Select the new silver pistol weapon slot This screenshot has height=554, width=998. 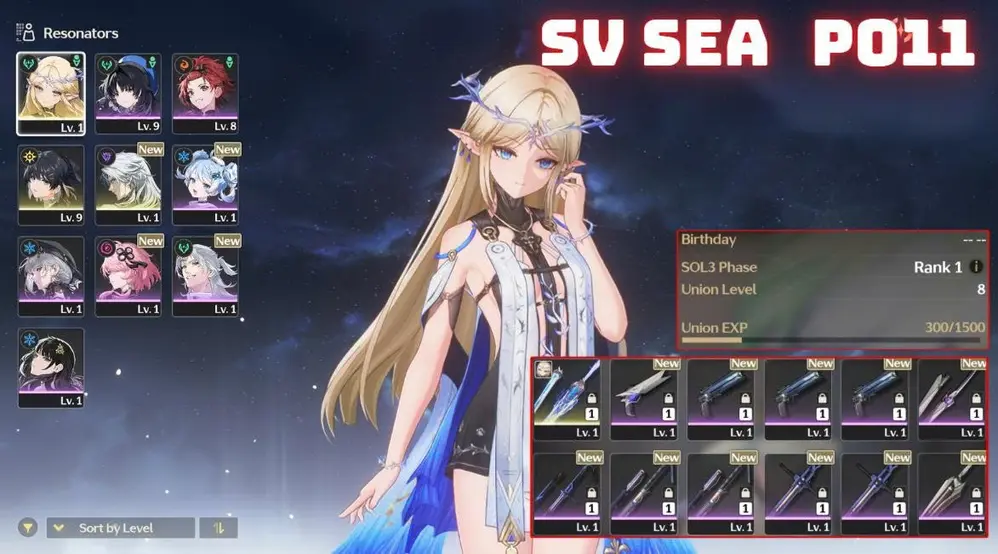[644, 399]
